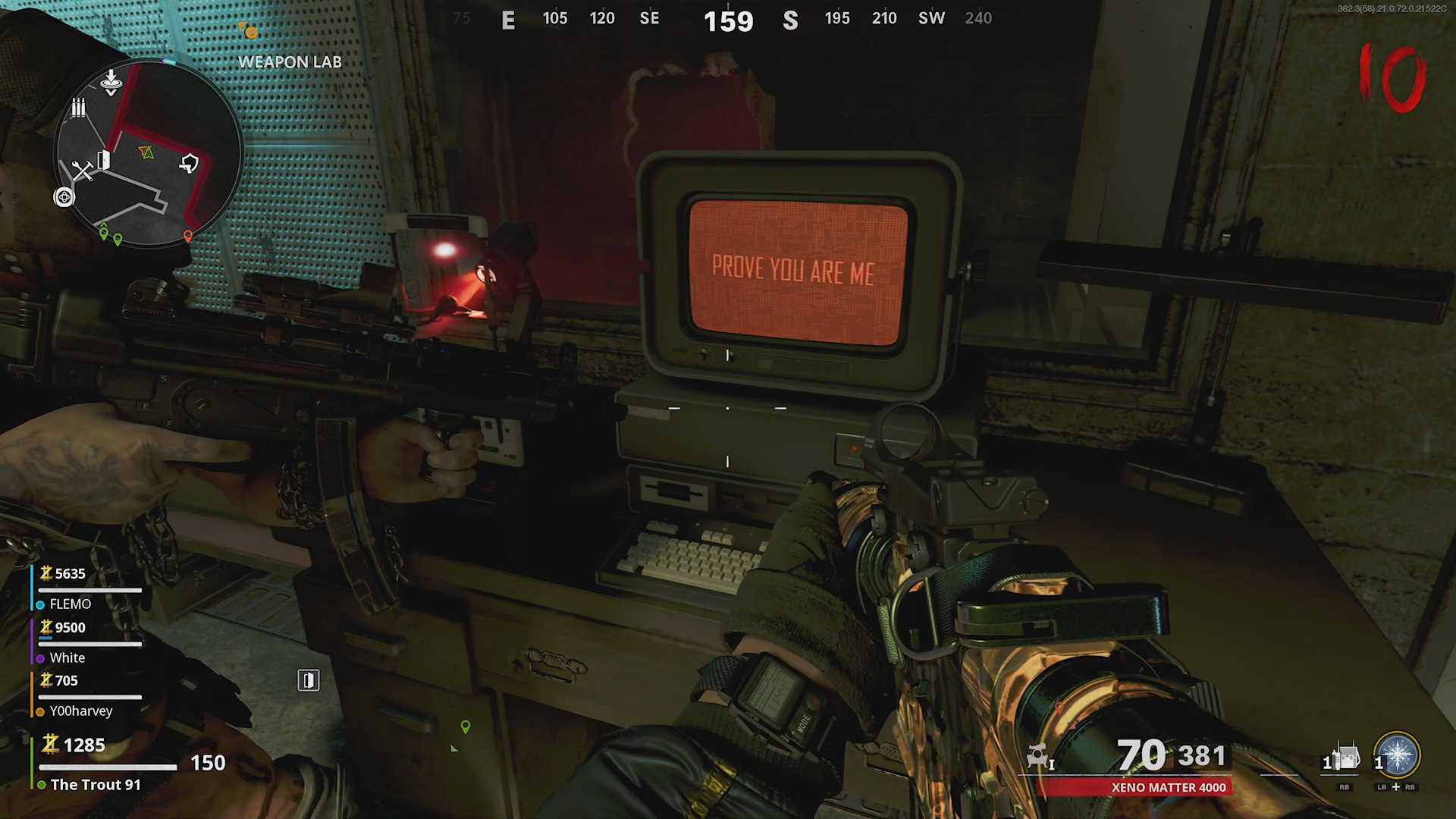Select own player row The Trout 91
The width and height of the screenshot is (1456, 819).
click(96, 785)
